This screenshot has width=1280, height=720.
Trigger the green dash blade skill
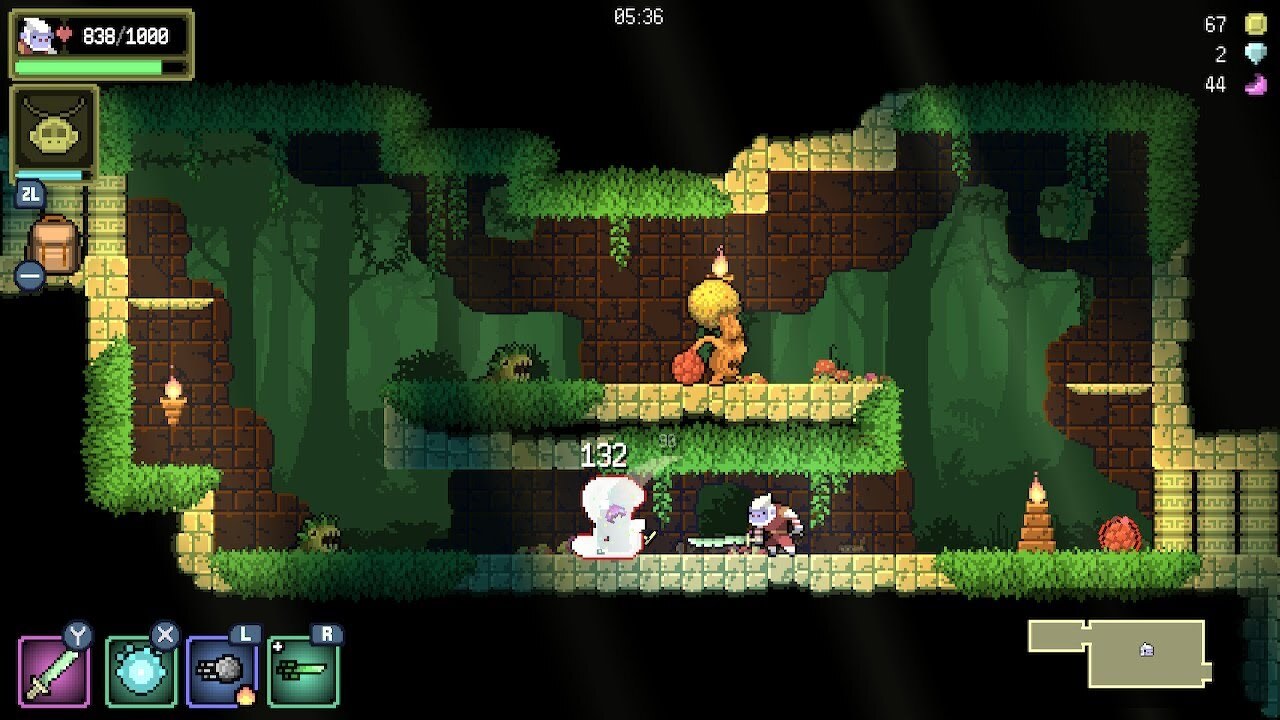[303, 671]
